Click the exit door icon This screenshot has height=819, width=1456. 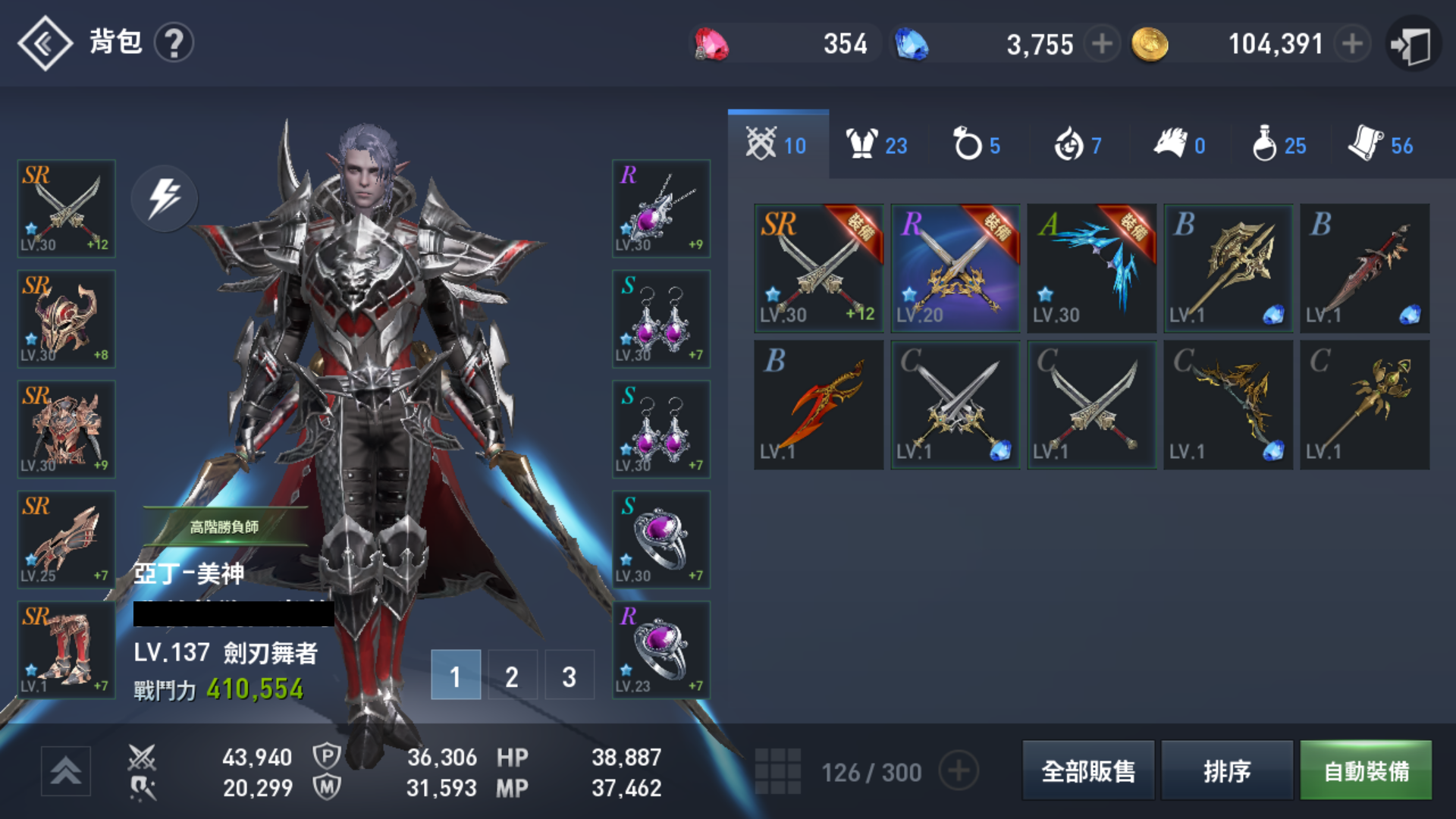pos(1412,45)
